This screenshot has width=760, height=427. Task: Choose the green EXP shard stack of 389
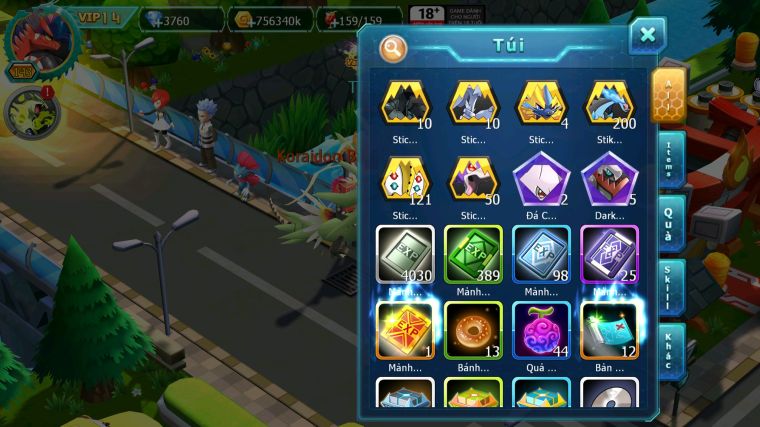click(473, 254)
